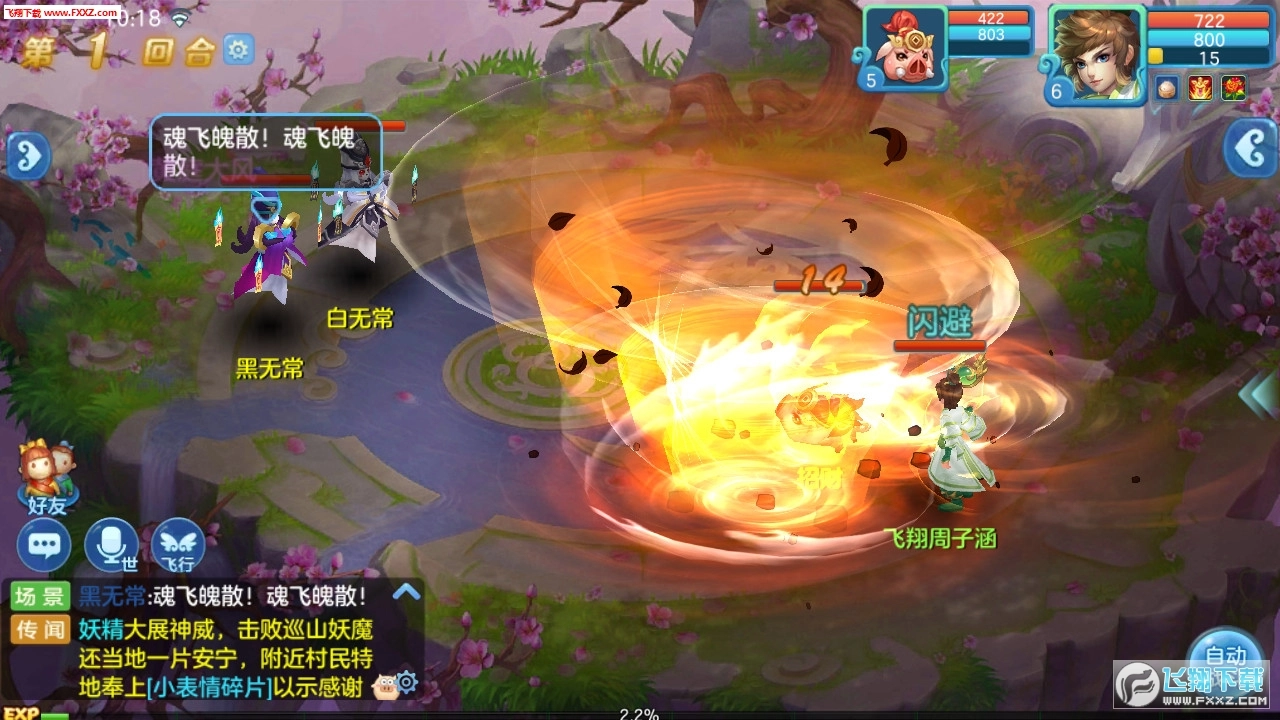Open the chat bubble speech icon
This screenshot has height=720, width=1280.
(x=42, y=544)
